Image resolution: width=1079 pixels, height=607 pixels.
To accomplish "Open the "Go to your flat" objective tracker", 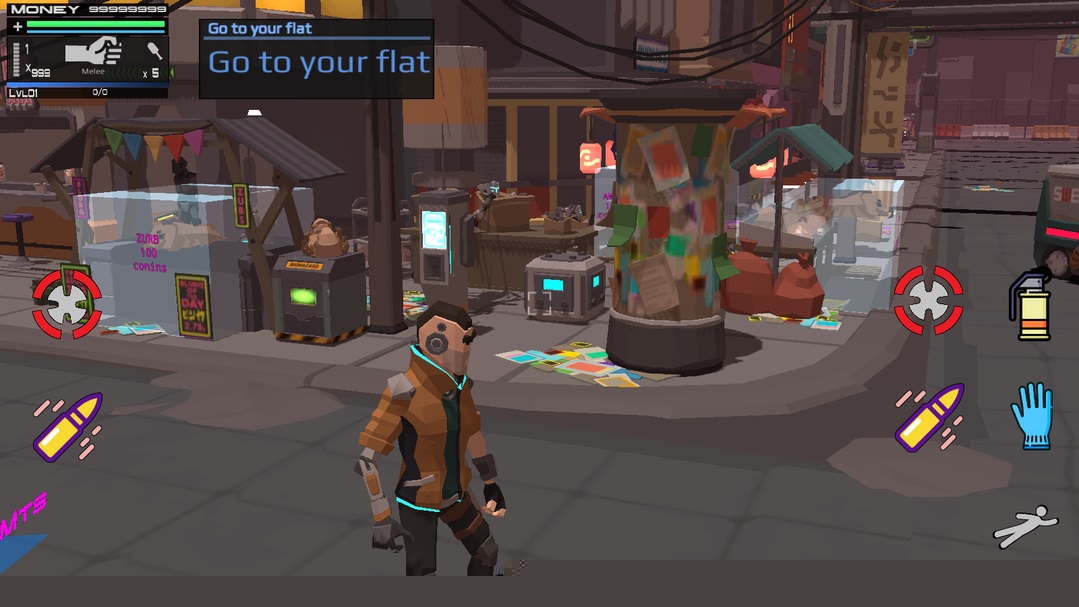I will [316, 59].
